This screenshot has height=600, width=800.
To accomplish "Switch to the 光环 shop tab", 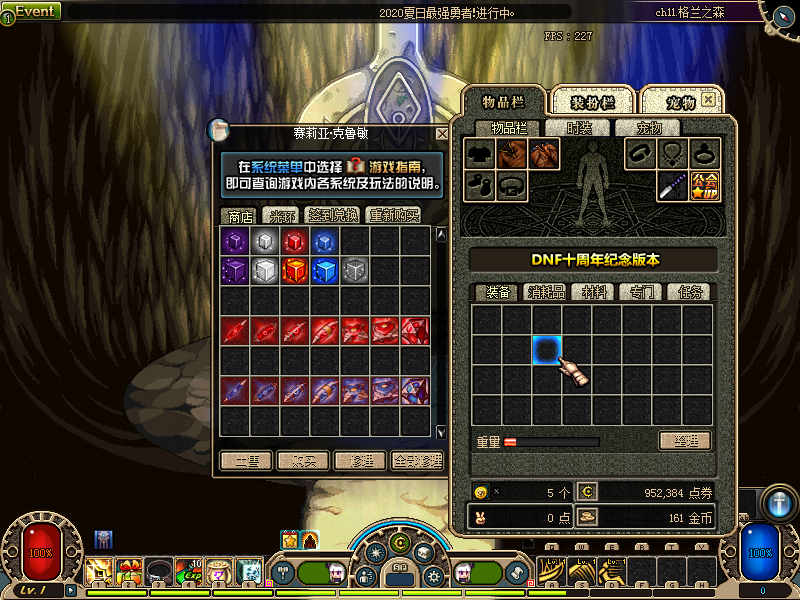I will [x=279, y=215].
